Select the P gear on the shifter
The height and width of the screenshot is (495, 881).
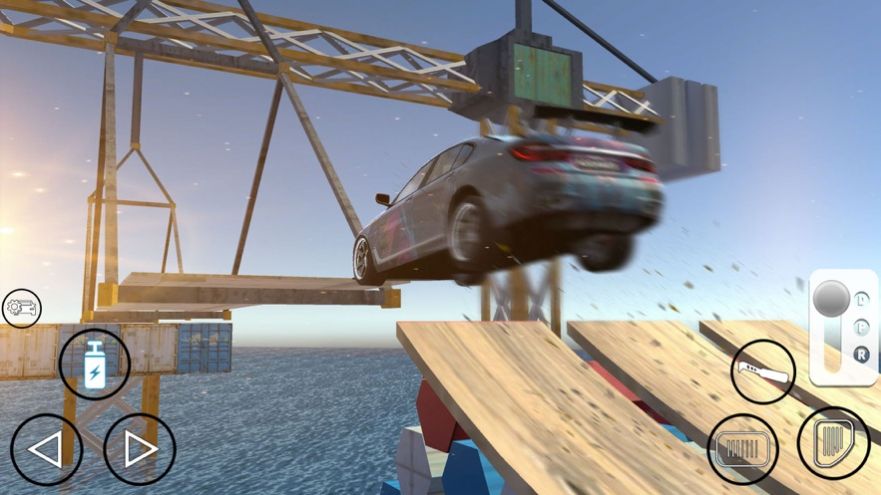tap(861, 327)
